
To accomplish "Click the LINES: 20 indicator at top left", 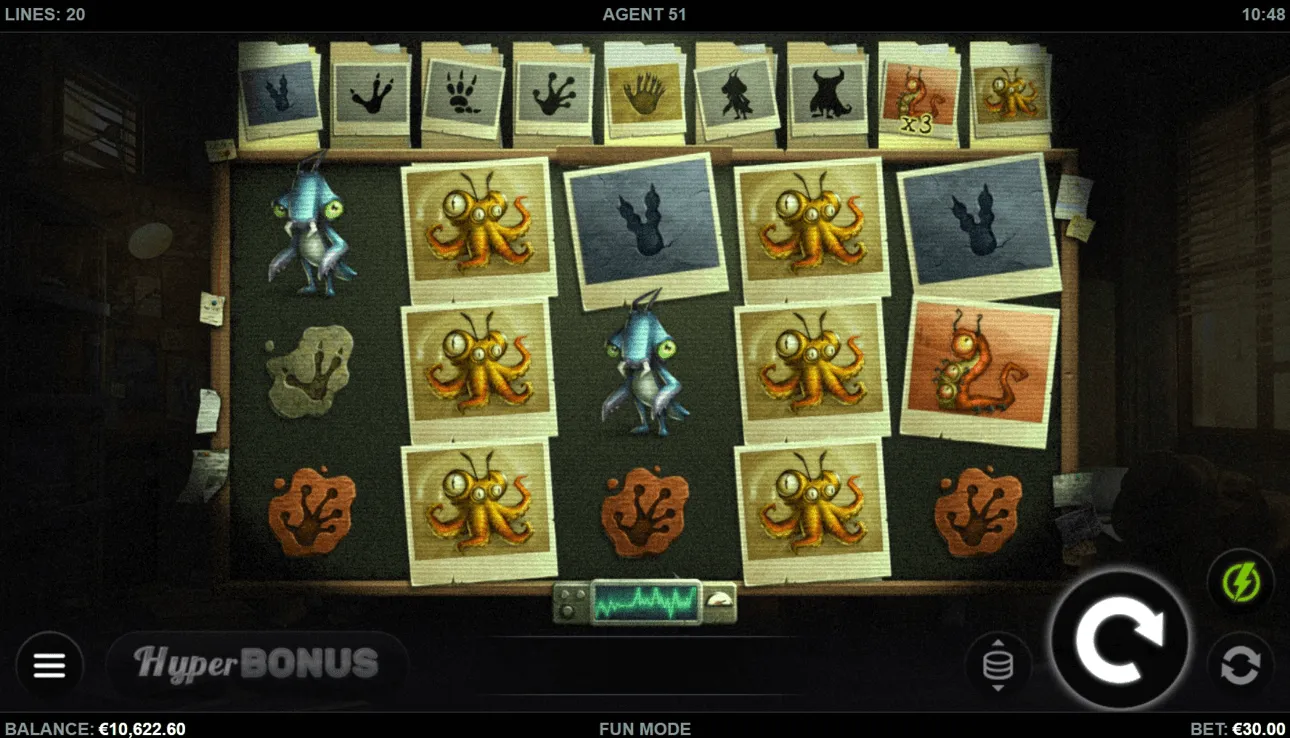I will coord(47,14).
